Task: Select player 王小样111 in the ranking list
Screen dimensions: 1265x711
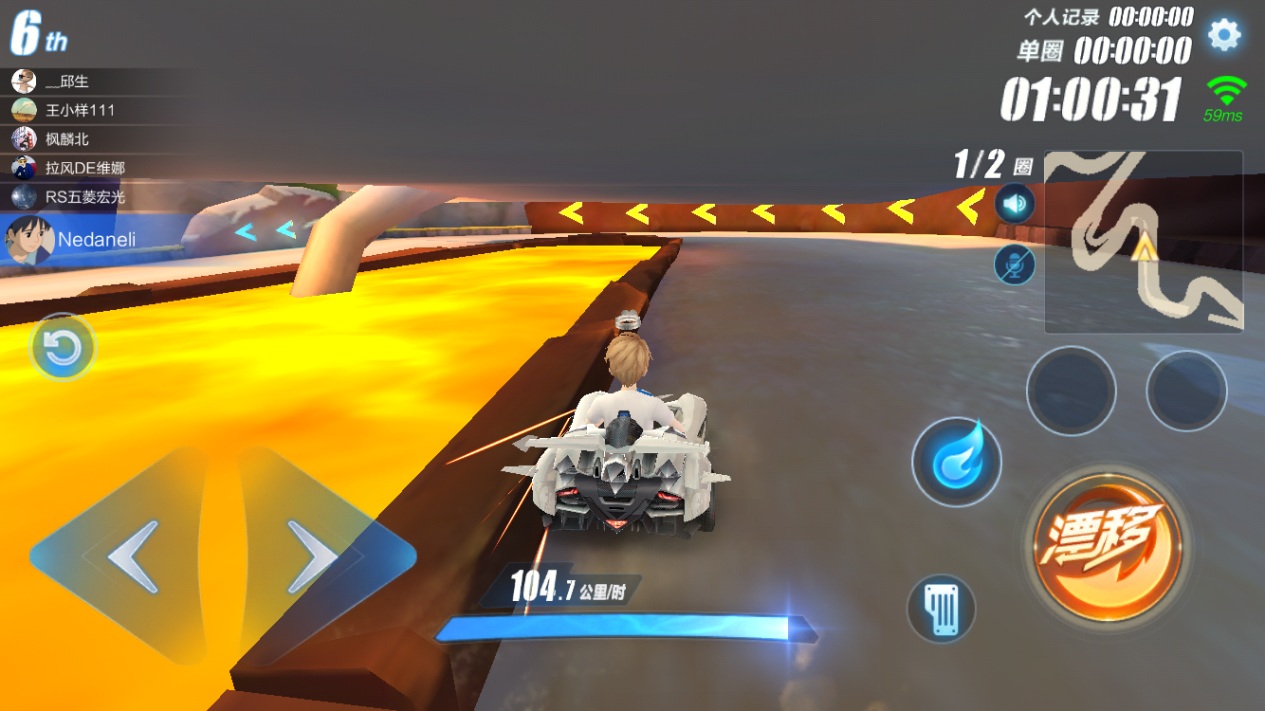Action: tap(80, 110)
